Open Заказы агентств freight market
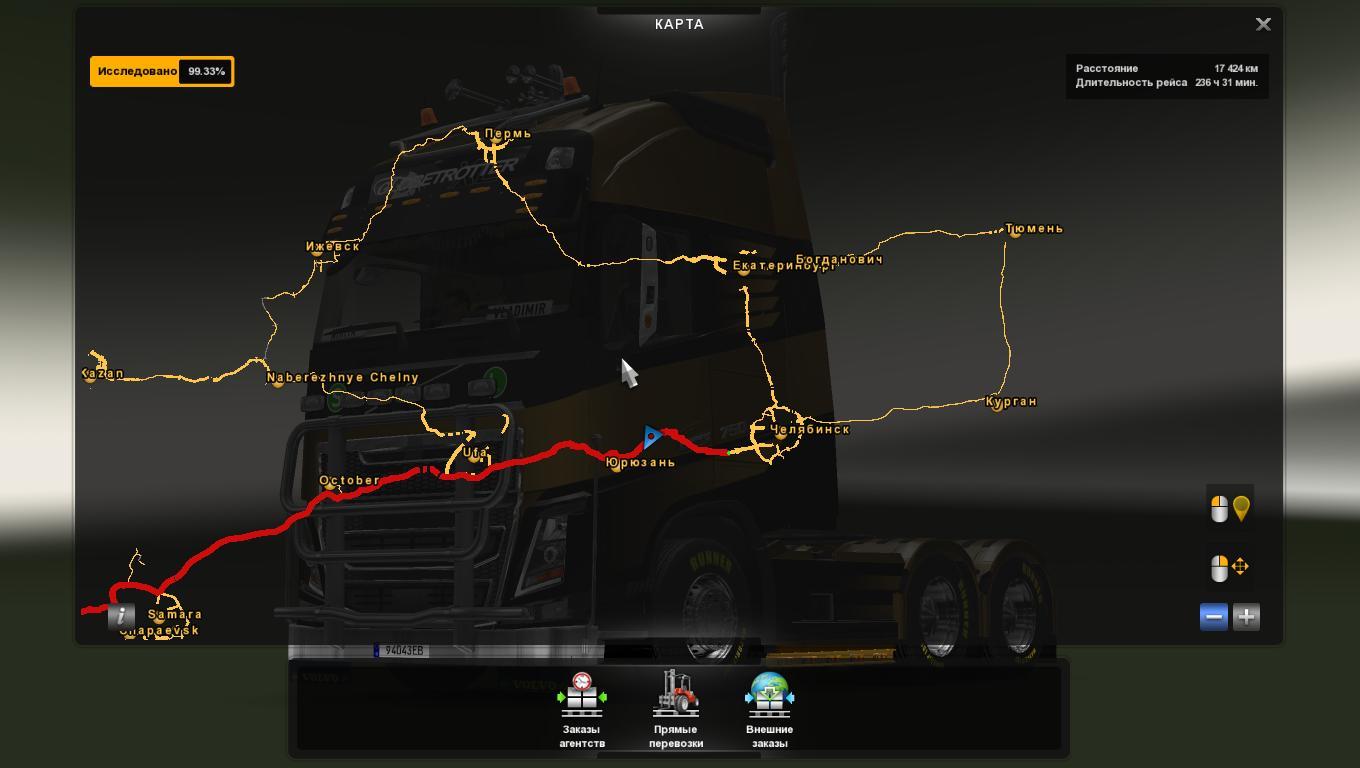The width and height of the screenshot is (1360, 768). click(581, 710)
